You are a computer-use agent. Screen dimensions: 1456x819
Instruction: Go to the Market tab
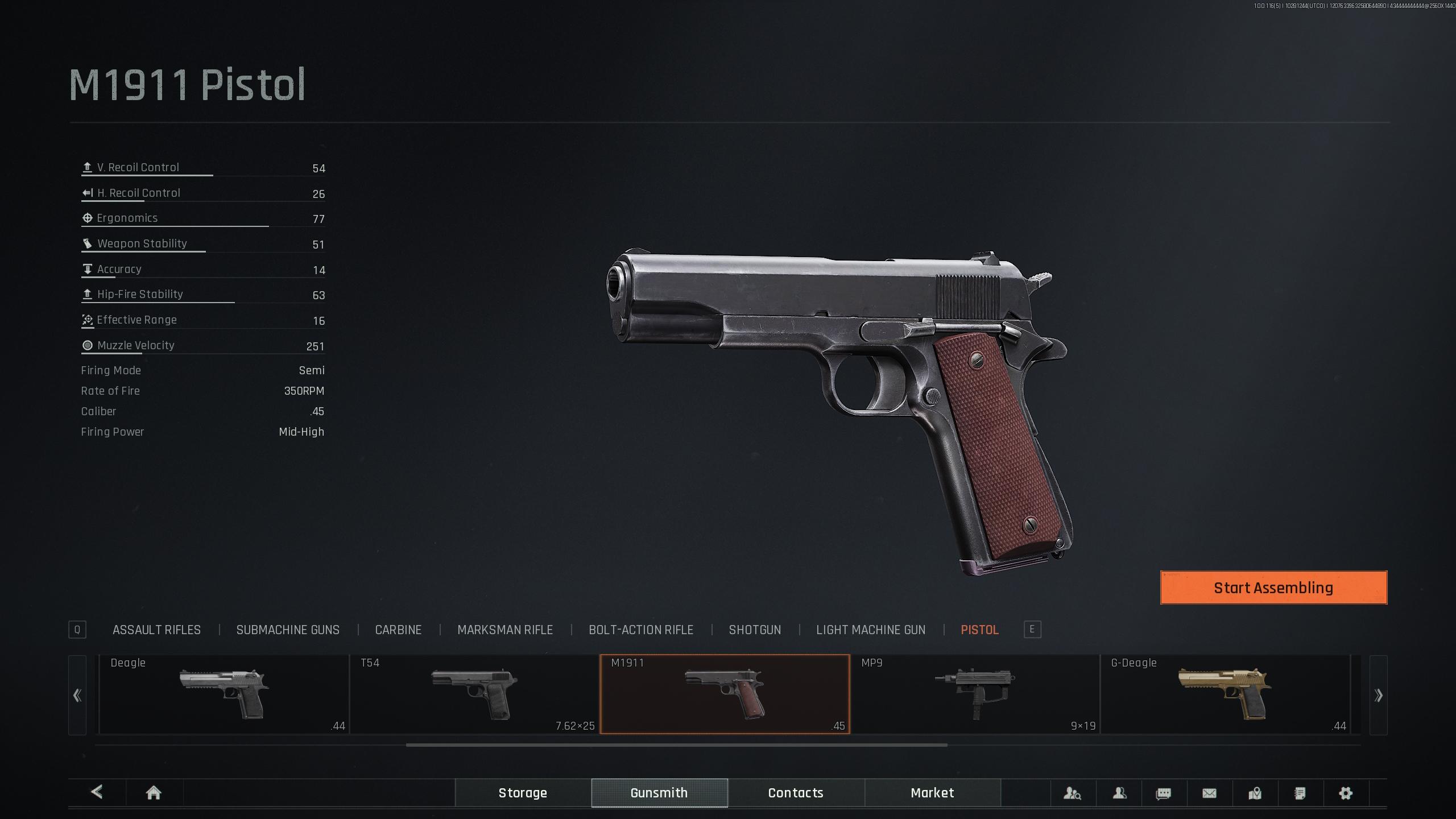click(932, 793)
